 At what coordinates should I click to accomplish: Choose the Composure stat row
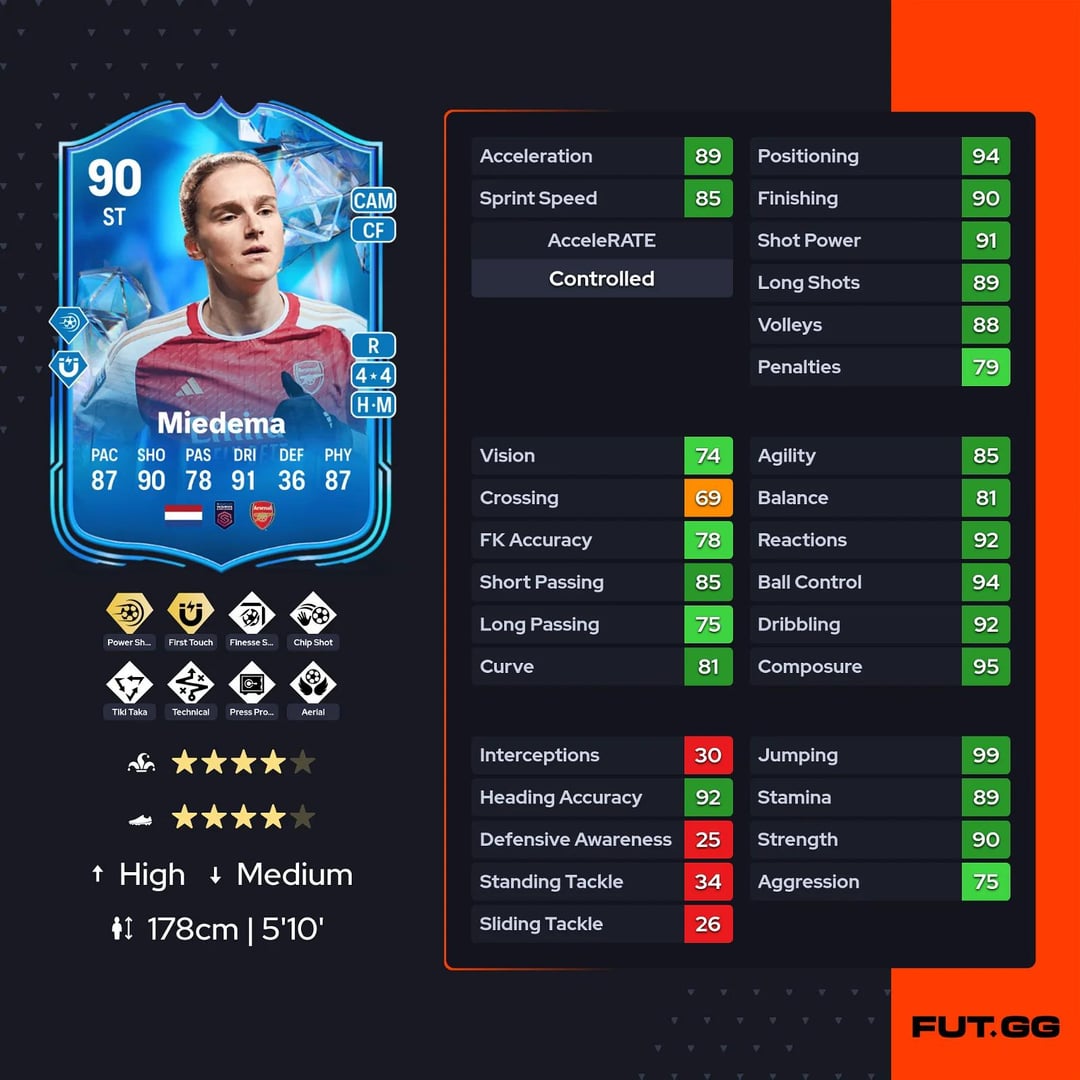tap(880, 666)
